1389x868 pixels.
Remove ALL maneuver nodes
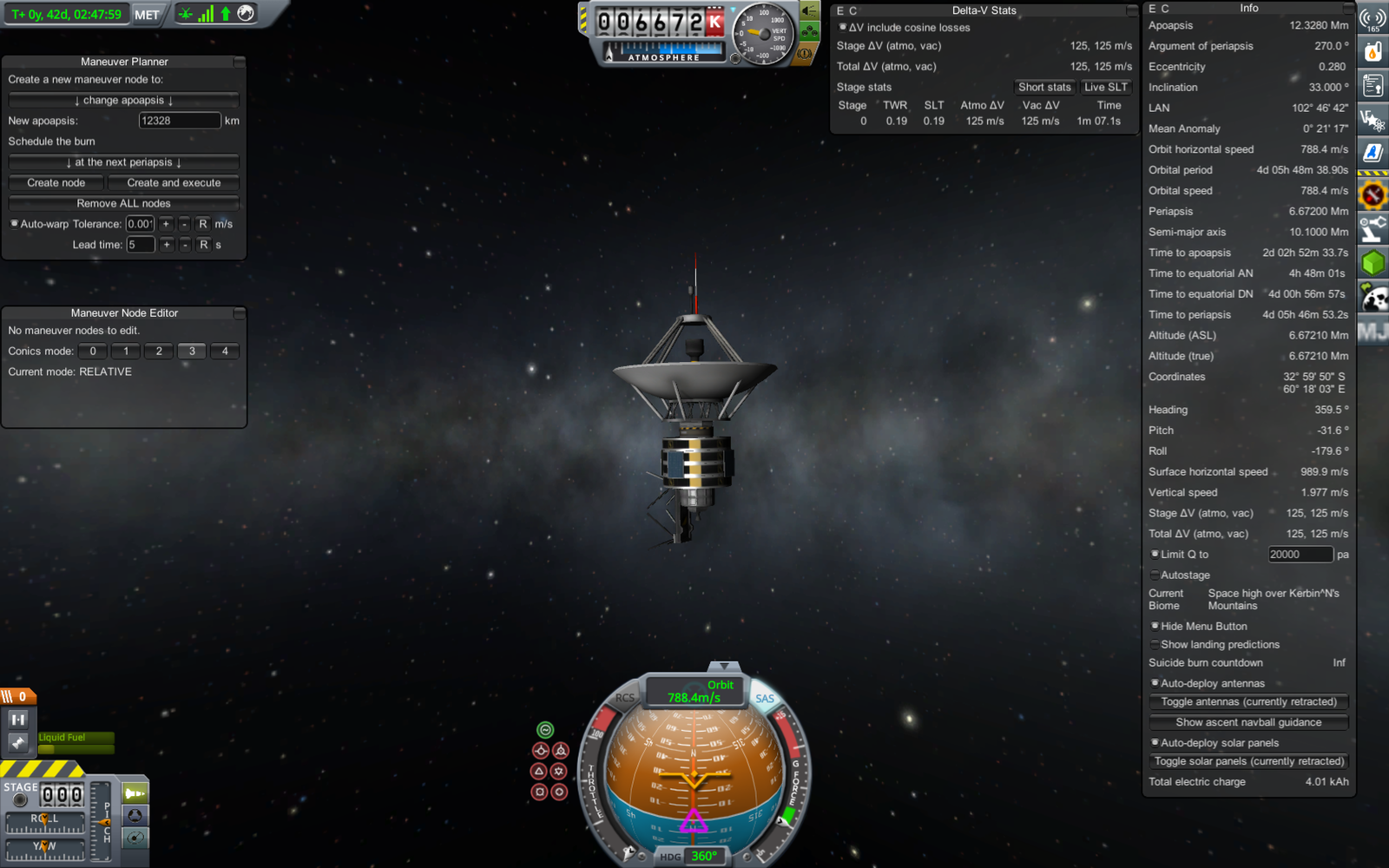(123, 204)
